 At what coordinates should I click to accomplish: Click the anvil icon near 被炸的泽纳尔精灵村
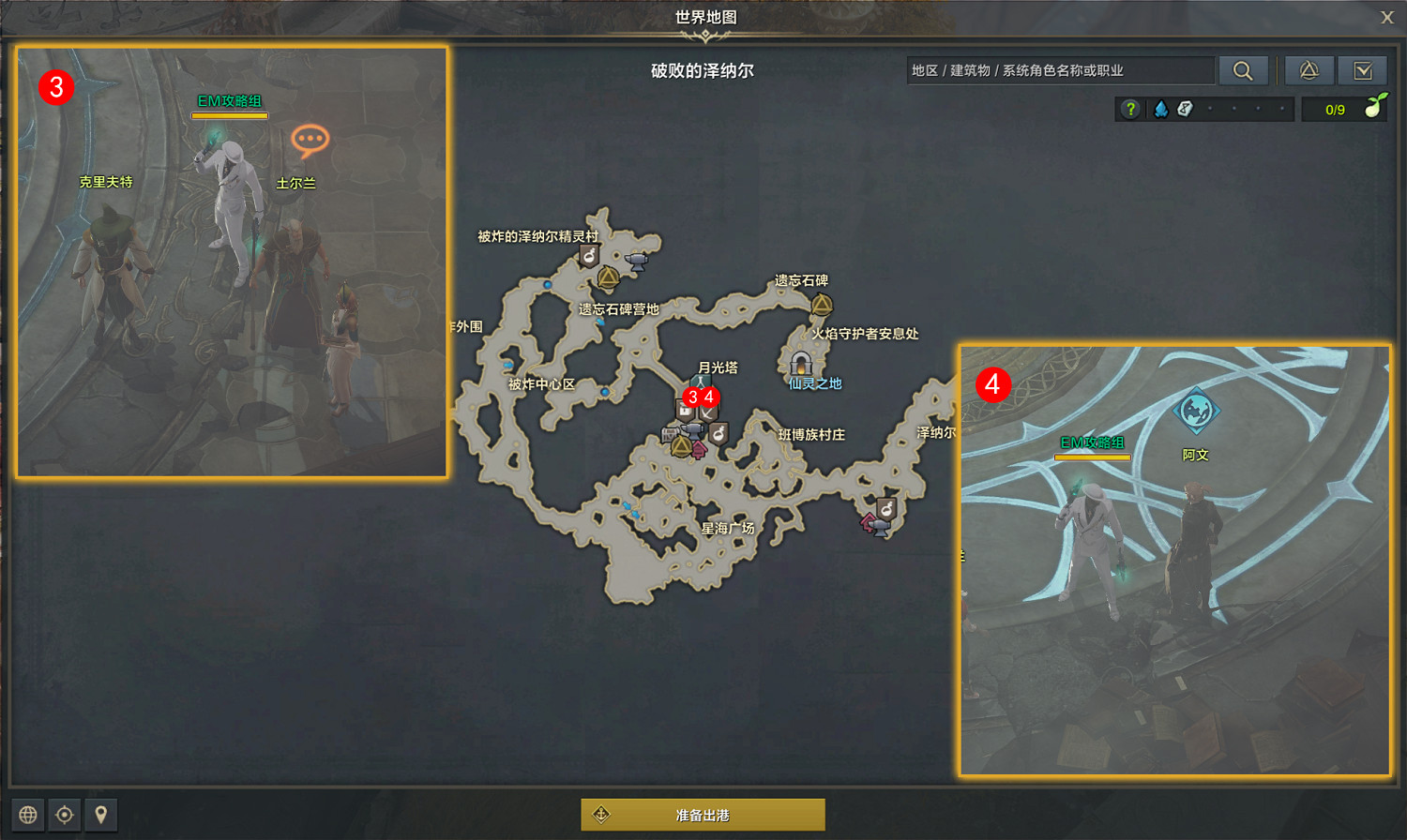637,261
